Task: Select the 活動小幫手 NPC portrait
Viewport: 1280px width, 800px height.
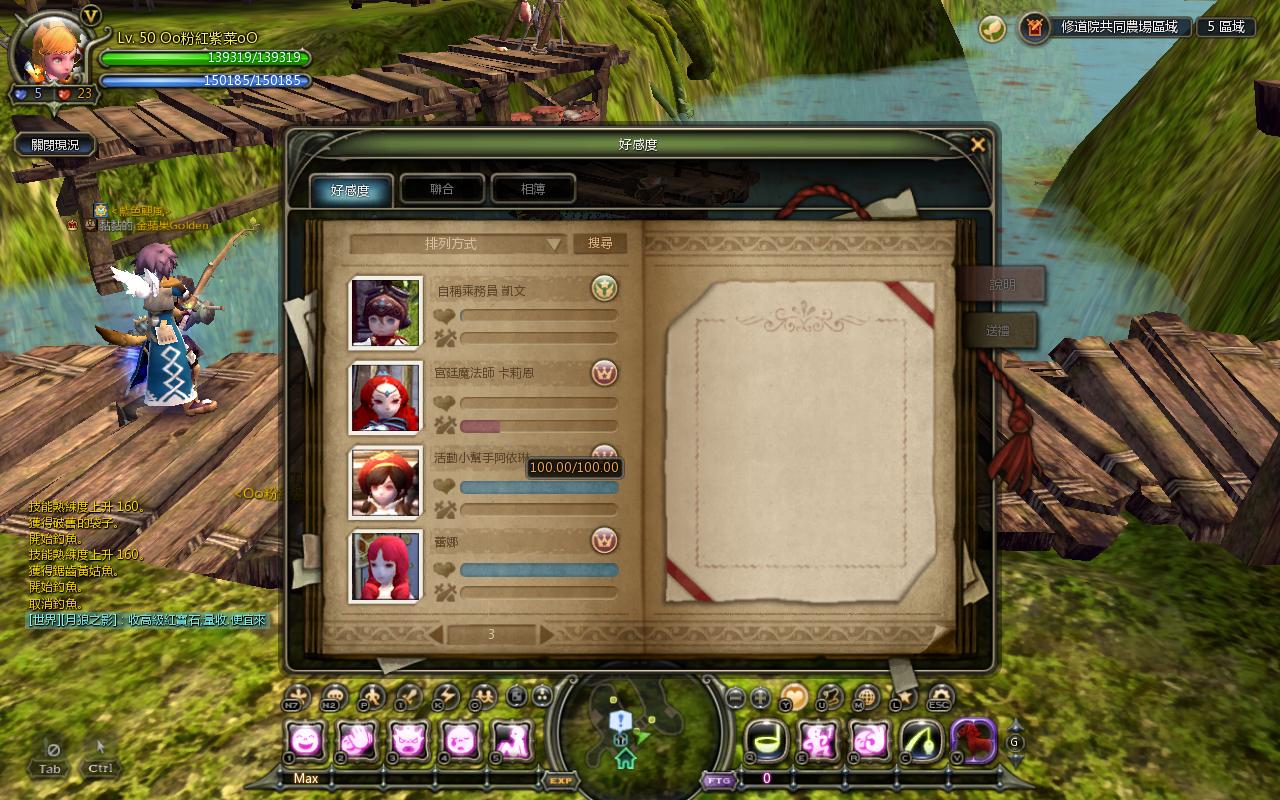Action: pos(385,482)
